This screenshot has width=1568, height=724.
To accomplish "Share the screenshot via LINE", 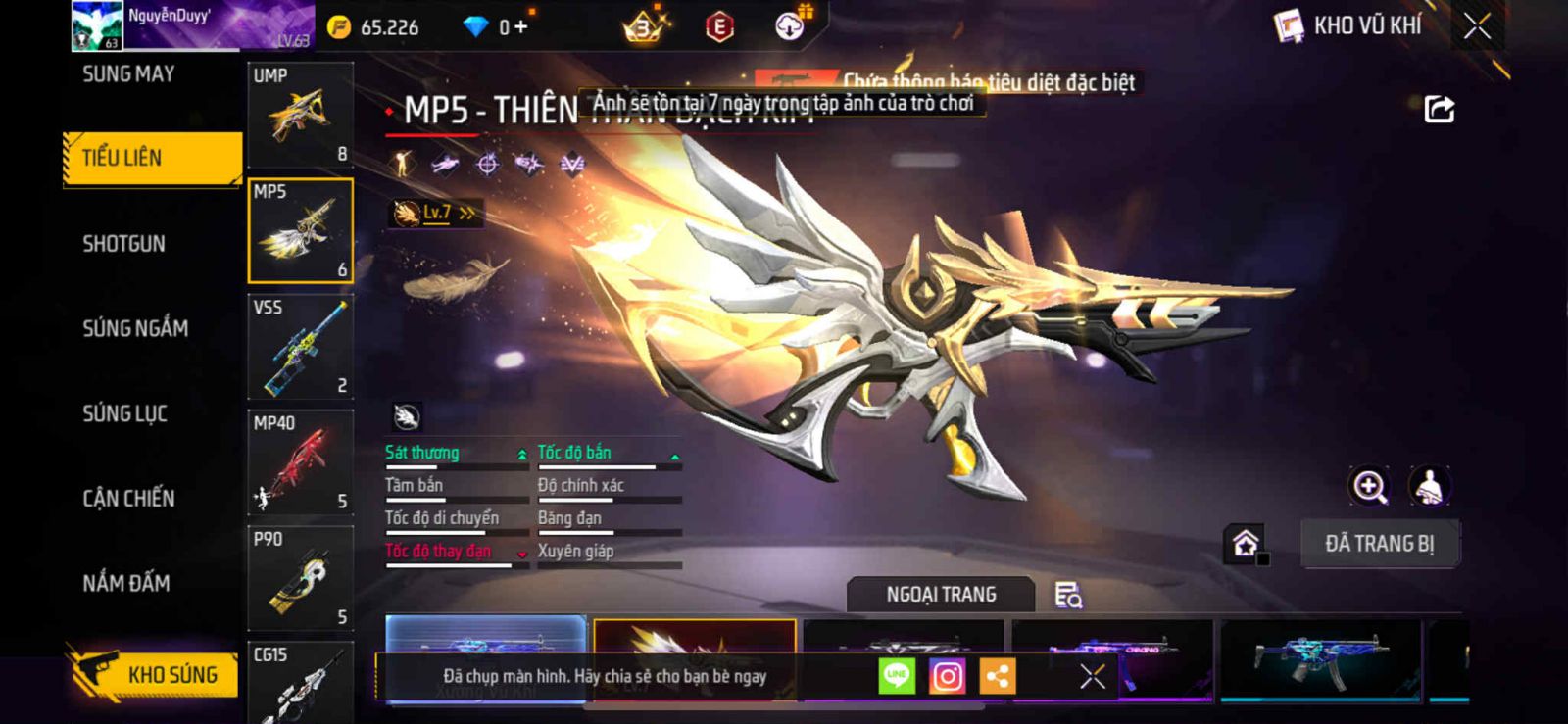I will pyautogui.click(x=896, y=676).
